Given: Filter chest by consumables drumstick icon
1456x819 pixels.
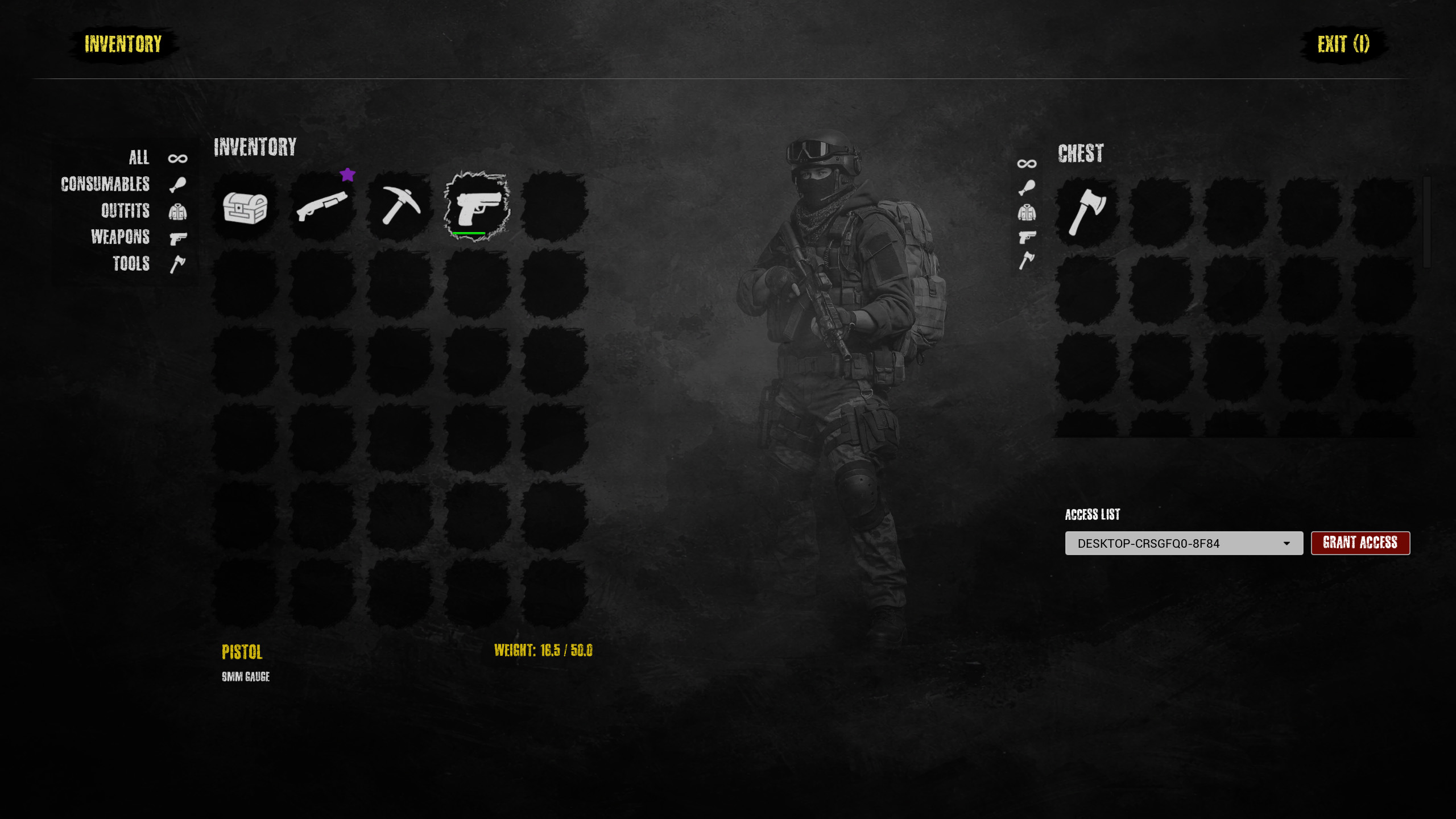Looking at the screenshot, I should [x=1027, y=188].
